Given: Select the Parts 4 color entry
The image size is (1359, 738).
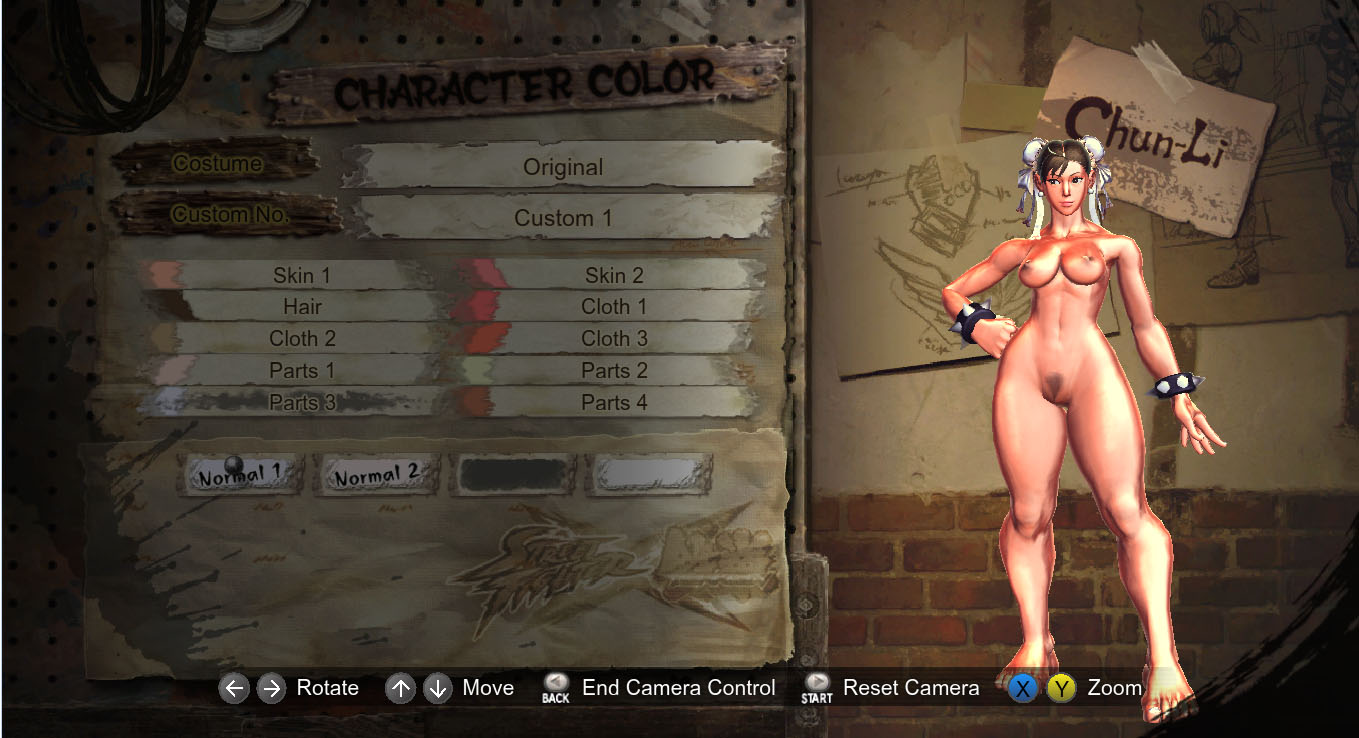Looking at the screenshot, I should [614, 403].
